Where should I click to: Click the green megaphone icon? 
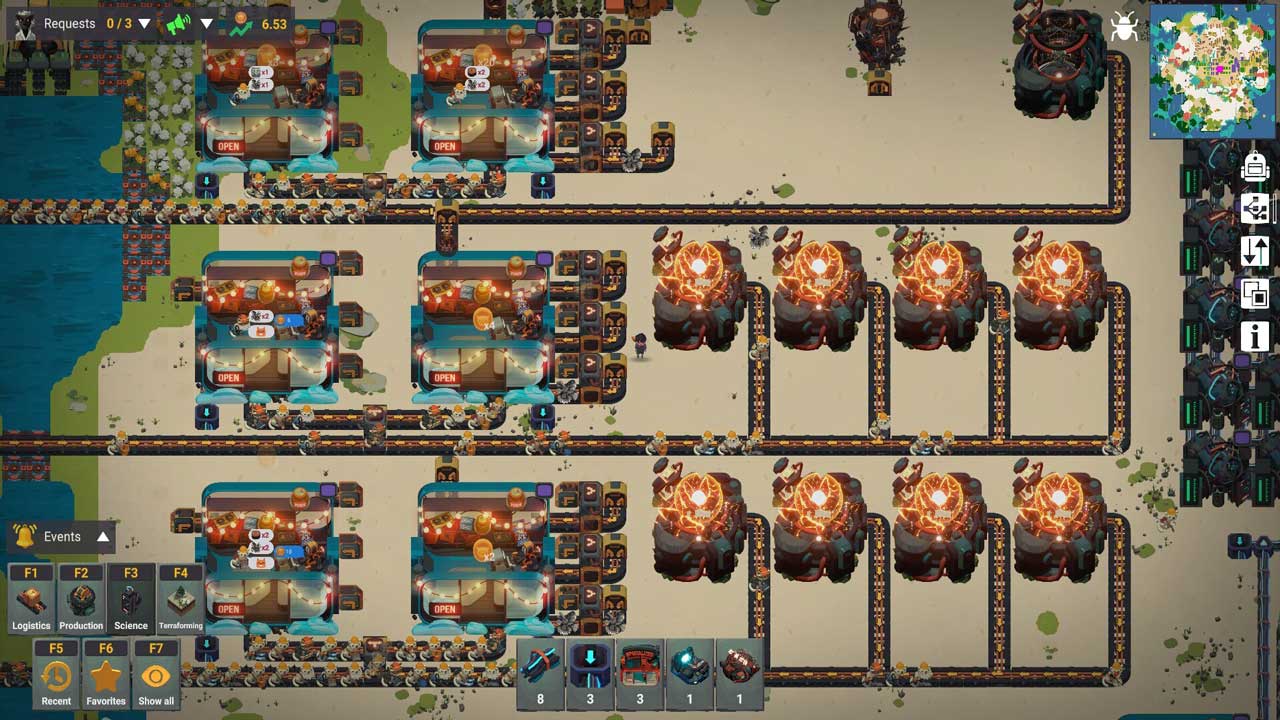pos(179,24)
